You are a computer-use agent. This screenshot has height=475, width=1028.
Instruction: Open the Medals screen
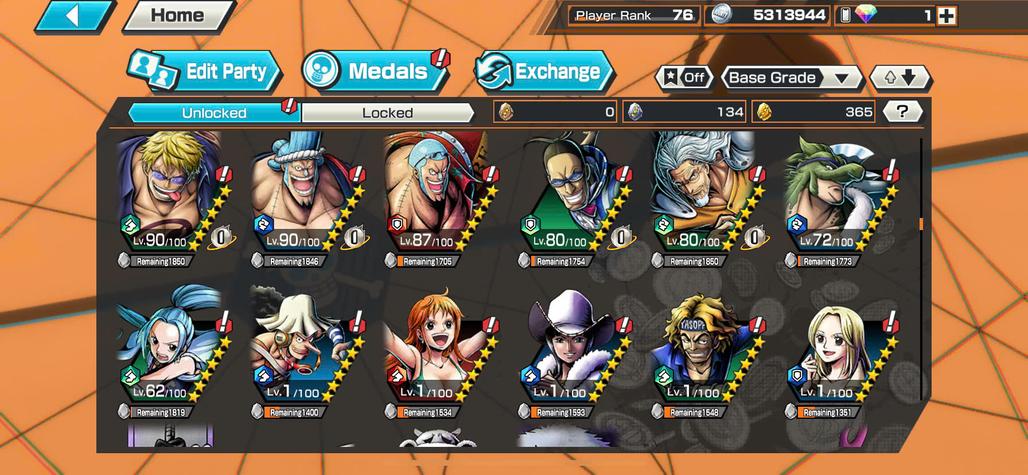376,71
